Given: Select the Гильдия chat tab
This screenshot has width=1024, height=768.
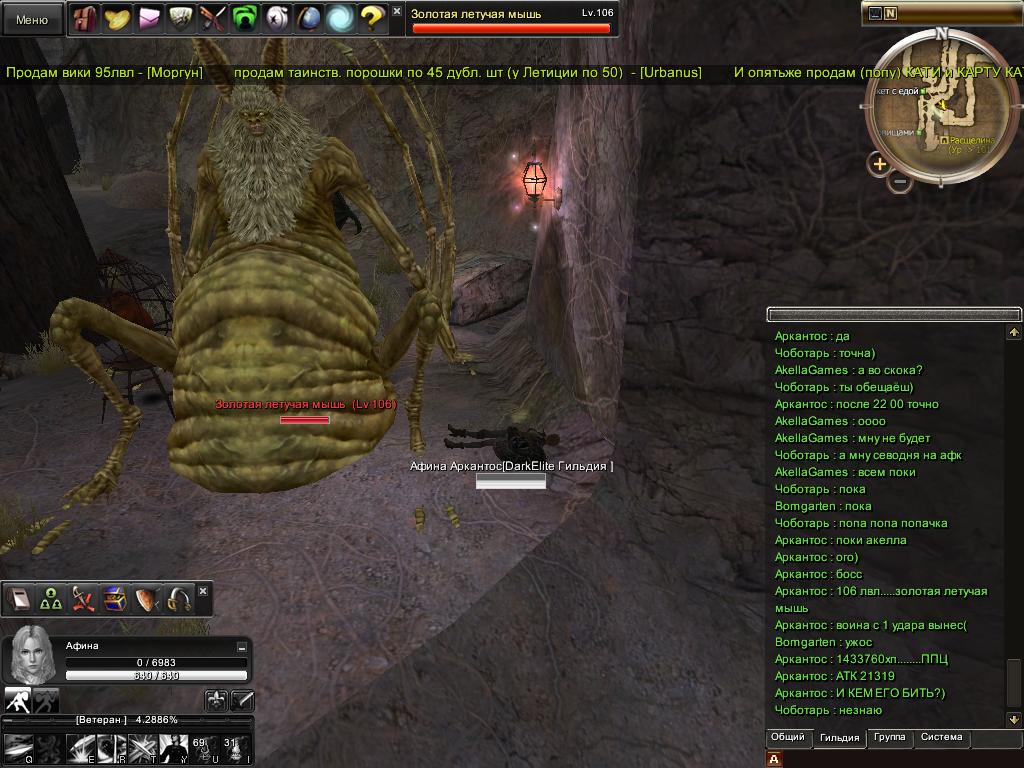Looking at the screenshot, I should [838, 738].
